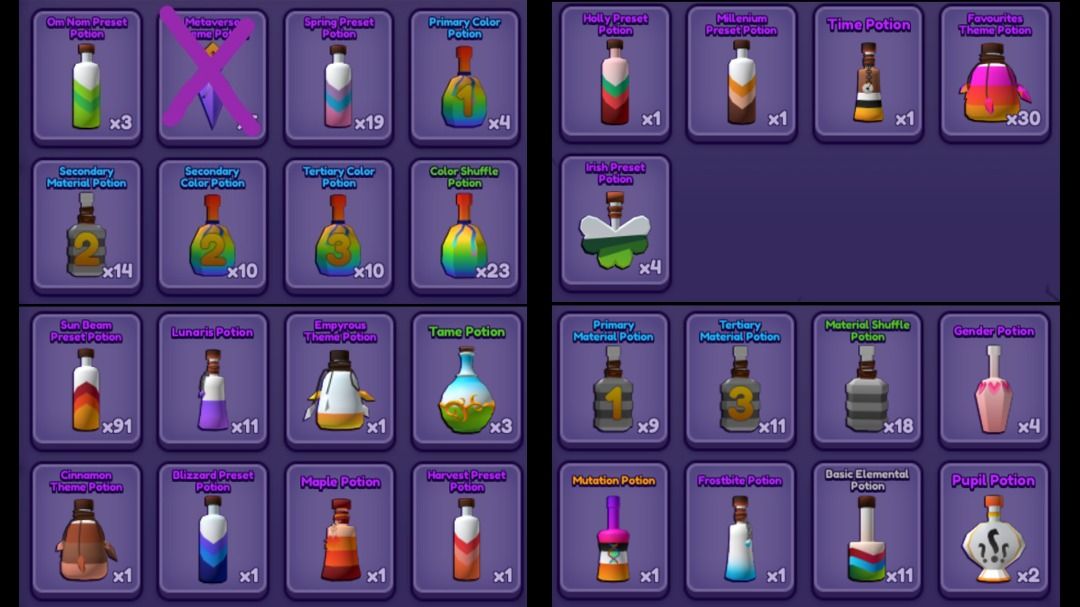Select the Om Nom Preset Potion slot

(x=87, y=78)
